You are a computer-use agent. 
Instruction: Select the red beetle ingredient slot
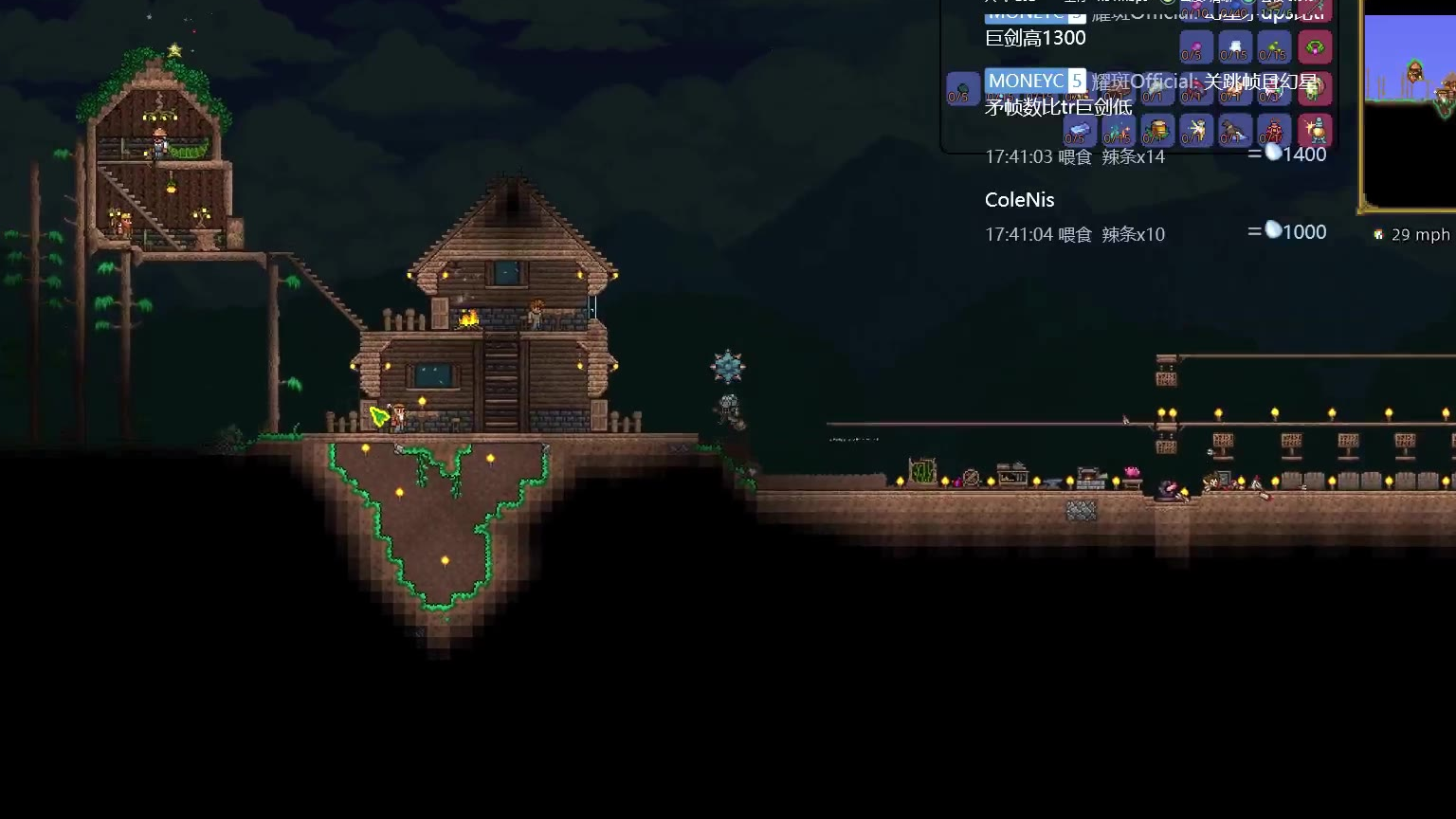1274,130
